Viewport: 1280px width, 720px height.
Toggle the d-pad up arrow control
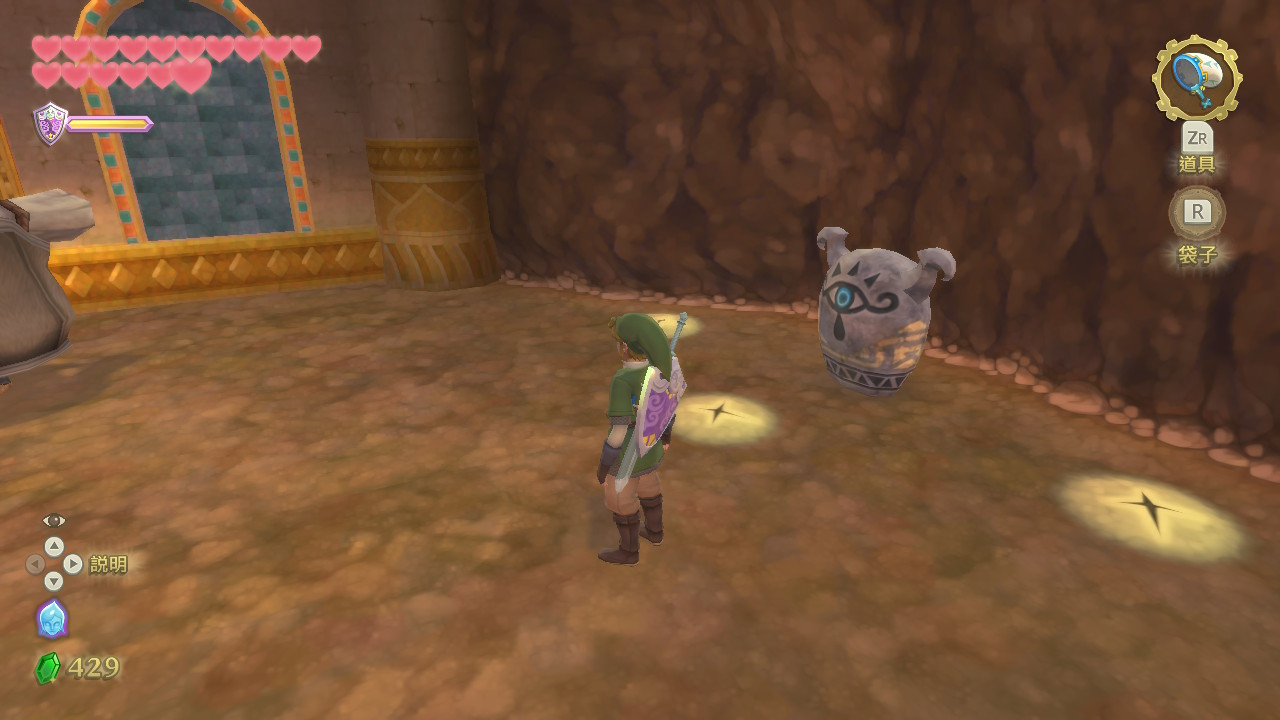pyautogui.click(x=53, y=545)
